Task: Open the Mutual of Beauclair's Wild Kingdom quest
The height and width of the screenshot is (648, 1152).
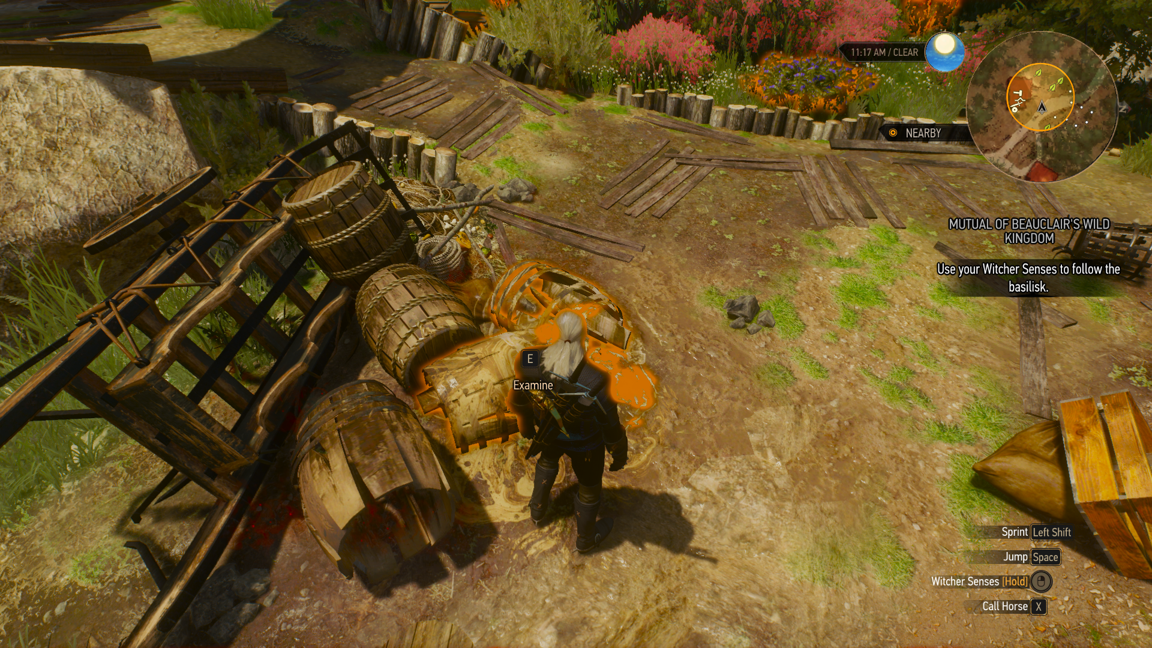Action: (x=1029, y=232)
